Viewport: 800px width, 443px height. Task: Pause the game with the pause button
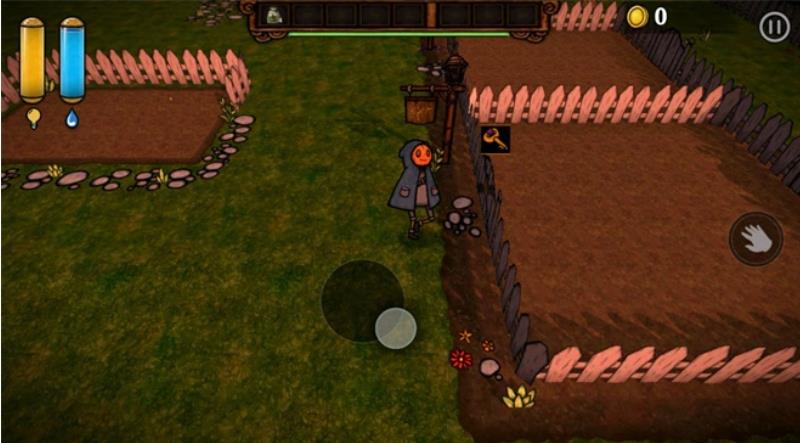point(774,27)
